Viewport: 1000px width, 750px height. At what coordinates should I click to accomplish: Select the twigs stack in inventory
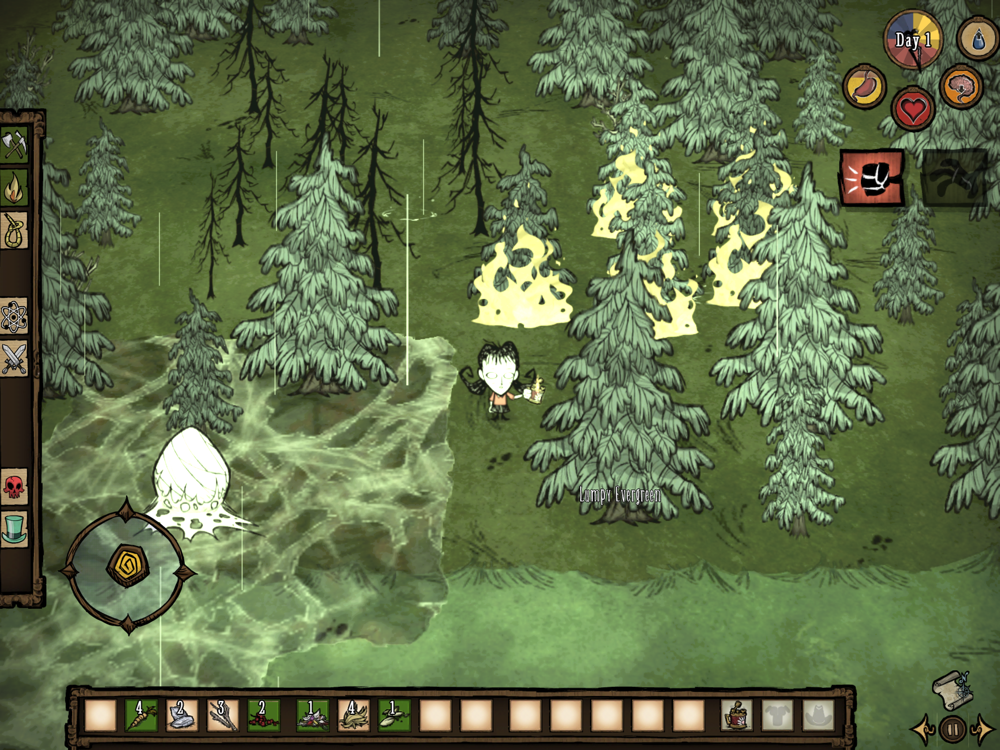(x=221, y=715)
